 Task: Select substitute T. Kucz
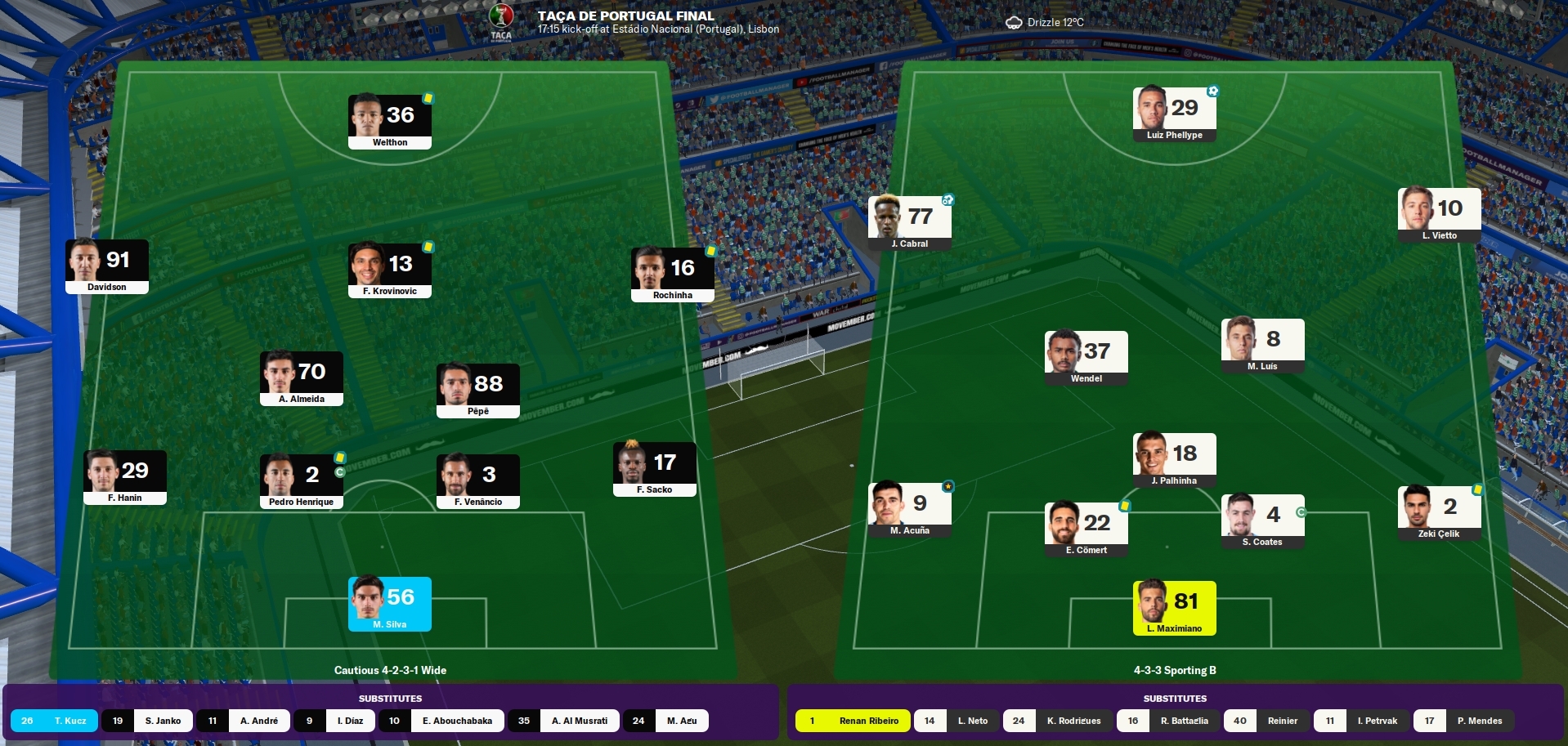[55, 721]
